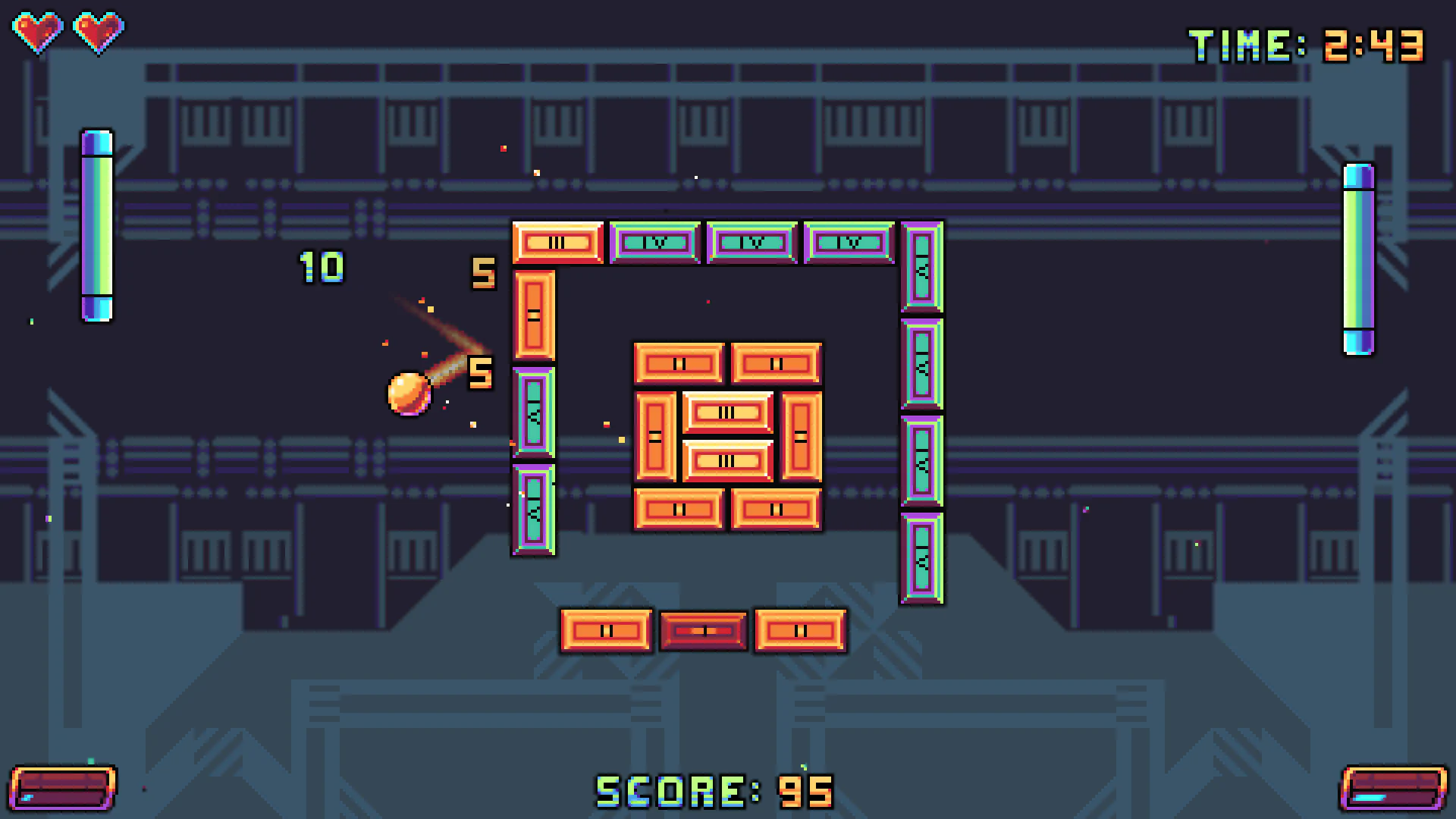Select the center III brick in the square cluster
Image resolution: width=1456 pixels, height=819 pixels.
[x=726, y=412]
